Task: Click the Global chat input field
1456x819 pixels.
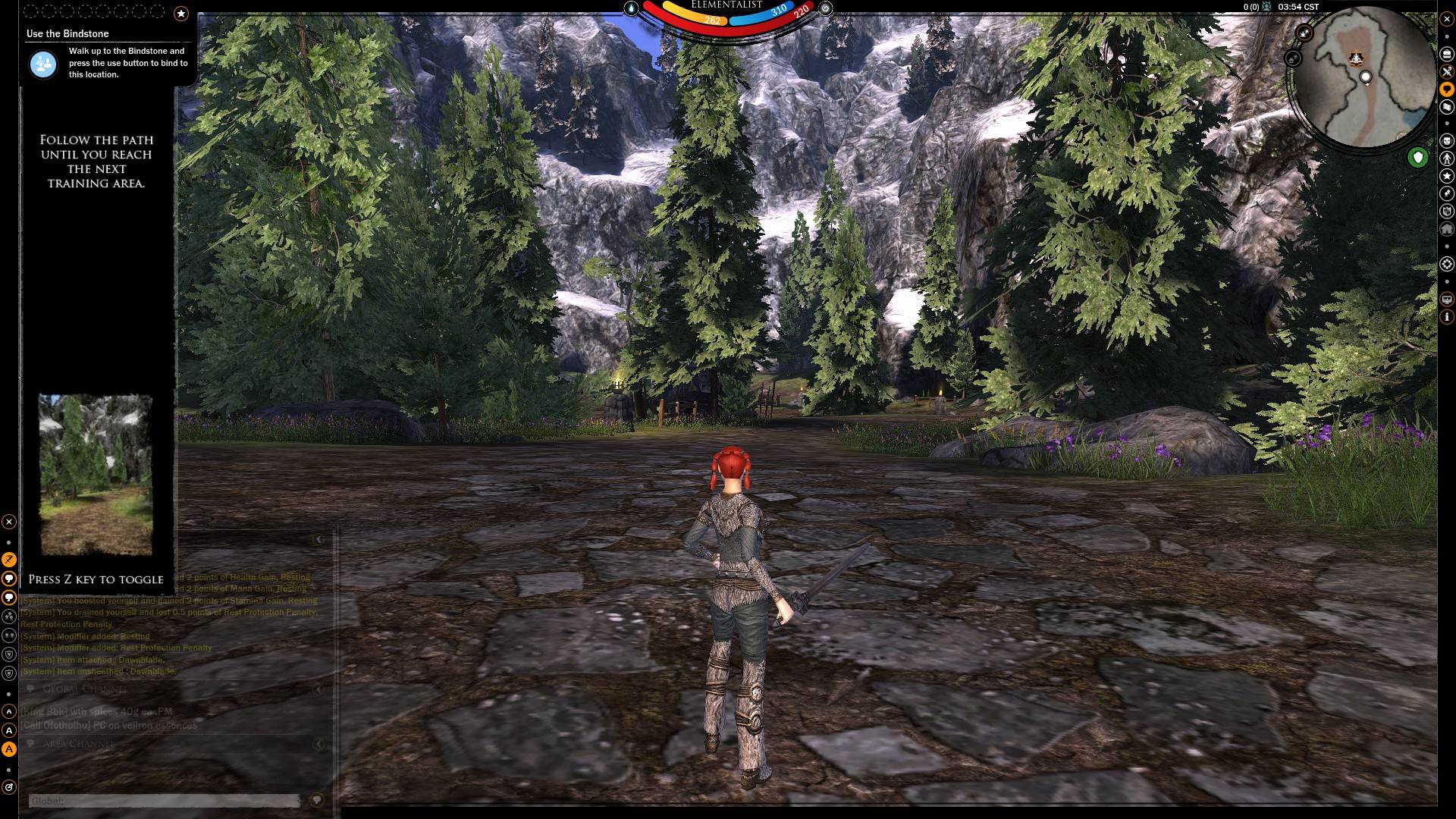Action: (164, 801)
